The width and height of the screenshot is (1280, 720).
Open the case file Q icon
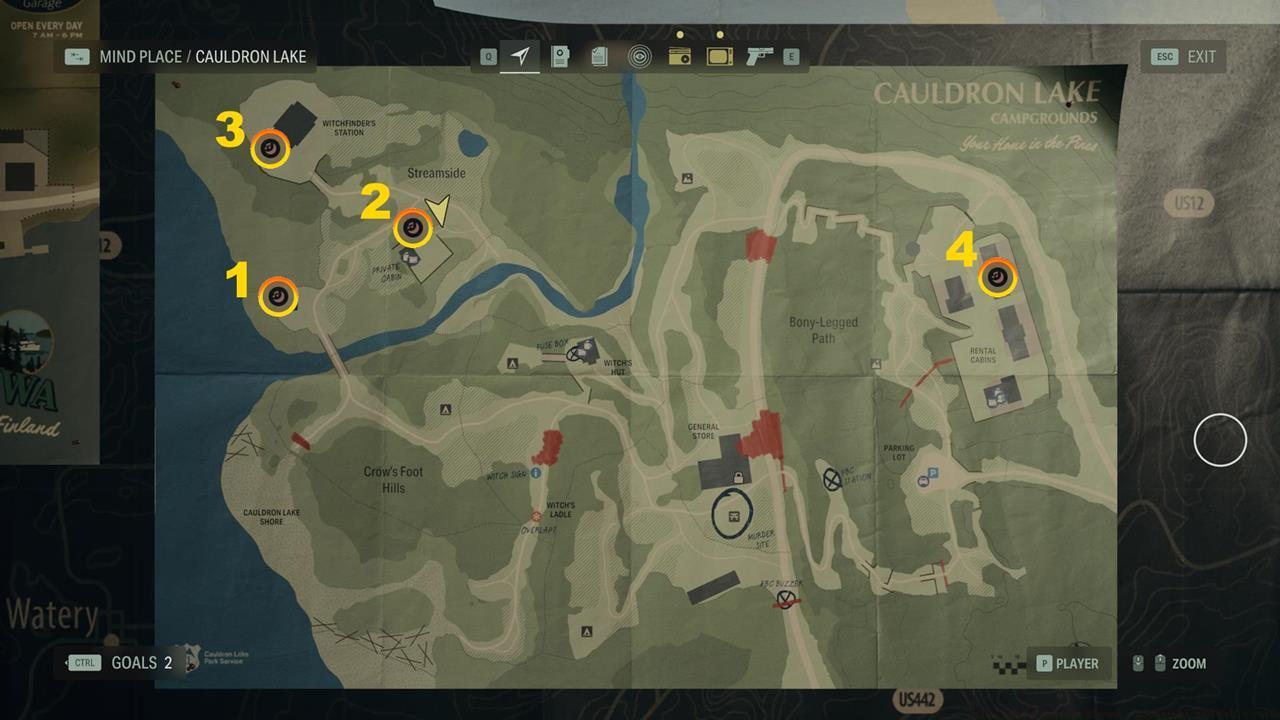point(486,56)
